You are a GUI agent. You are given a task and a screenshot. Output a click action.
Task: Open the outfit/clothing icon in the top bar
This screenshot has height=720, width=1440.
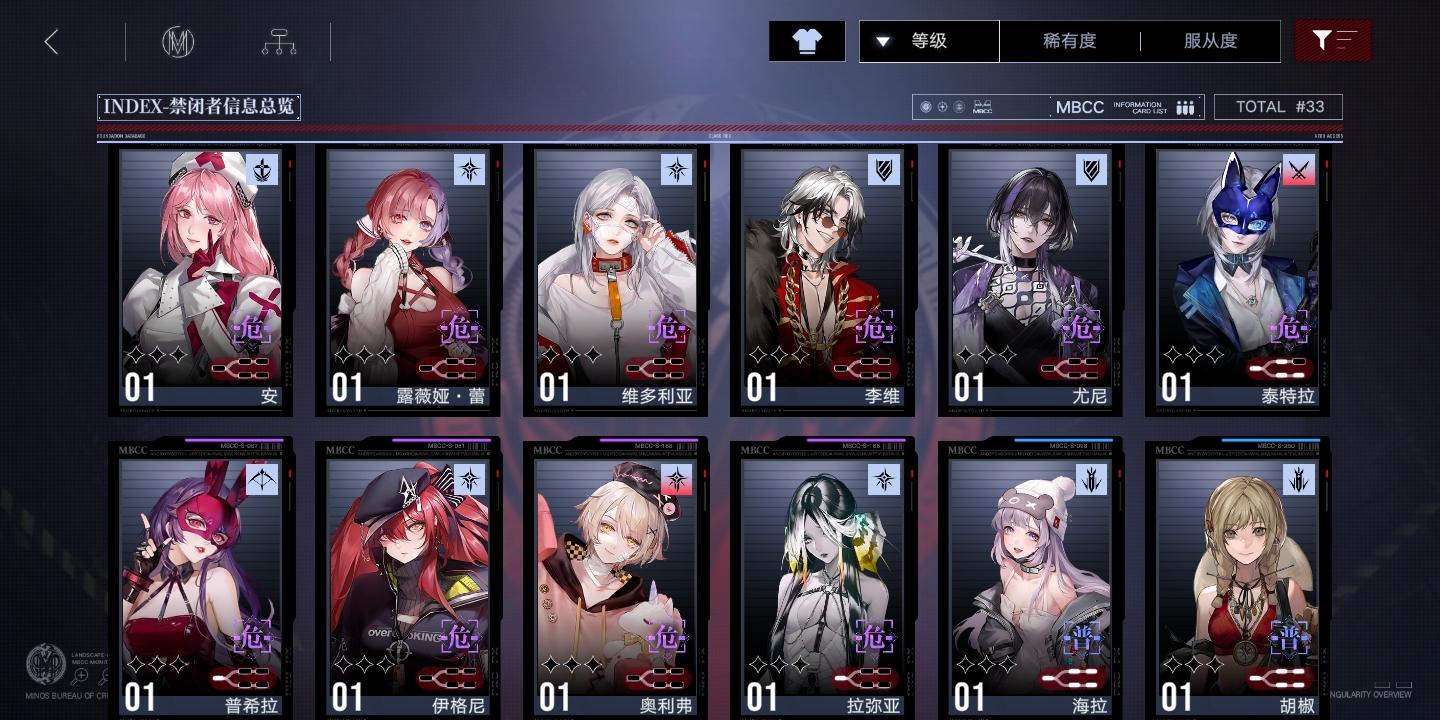(x=806, y=41)
